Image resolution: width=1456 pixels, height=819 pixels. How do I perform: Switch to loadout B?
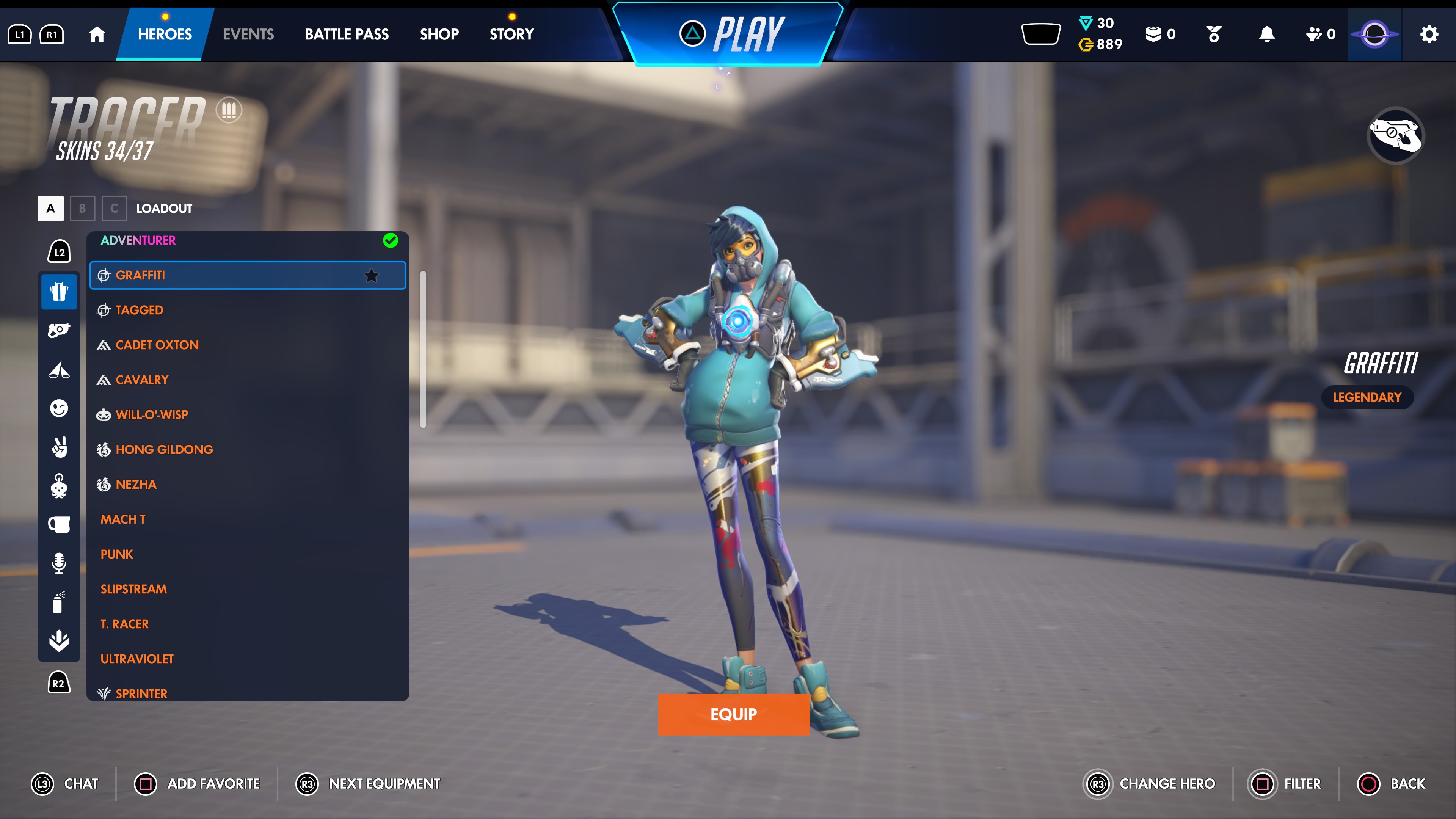(82, 208)
